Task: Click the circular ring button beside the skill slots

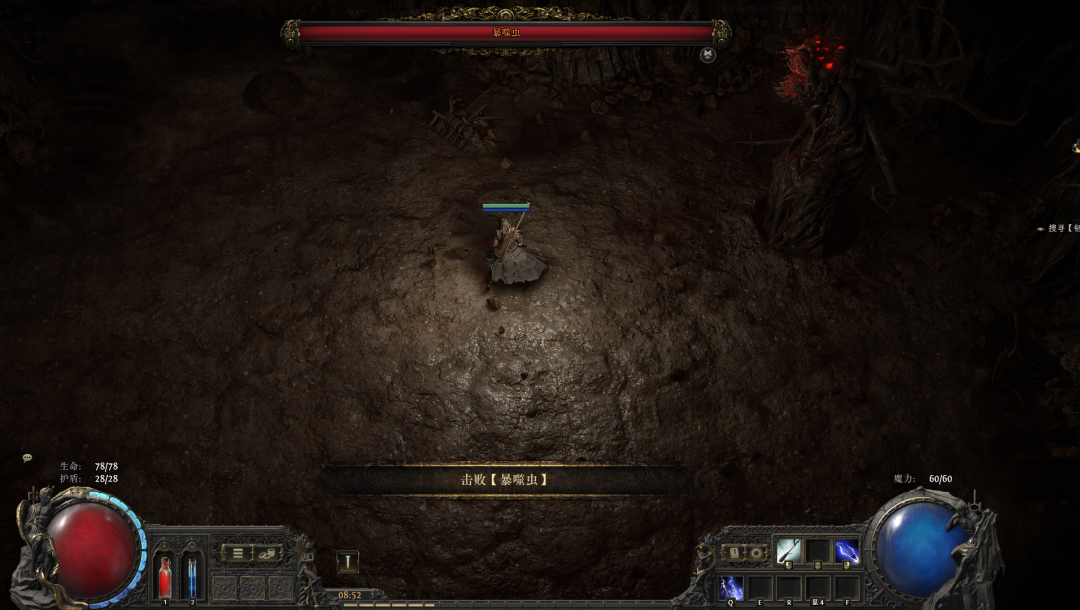Action: point(756,552)
